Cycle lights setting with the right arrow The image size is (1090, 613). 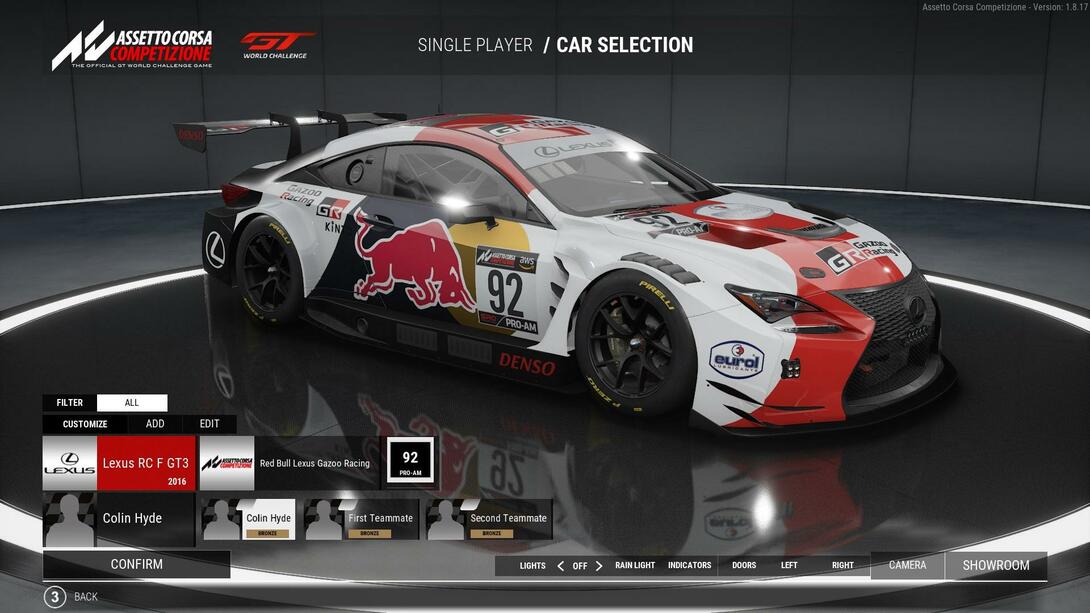(599, 566)
